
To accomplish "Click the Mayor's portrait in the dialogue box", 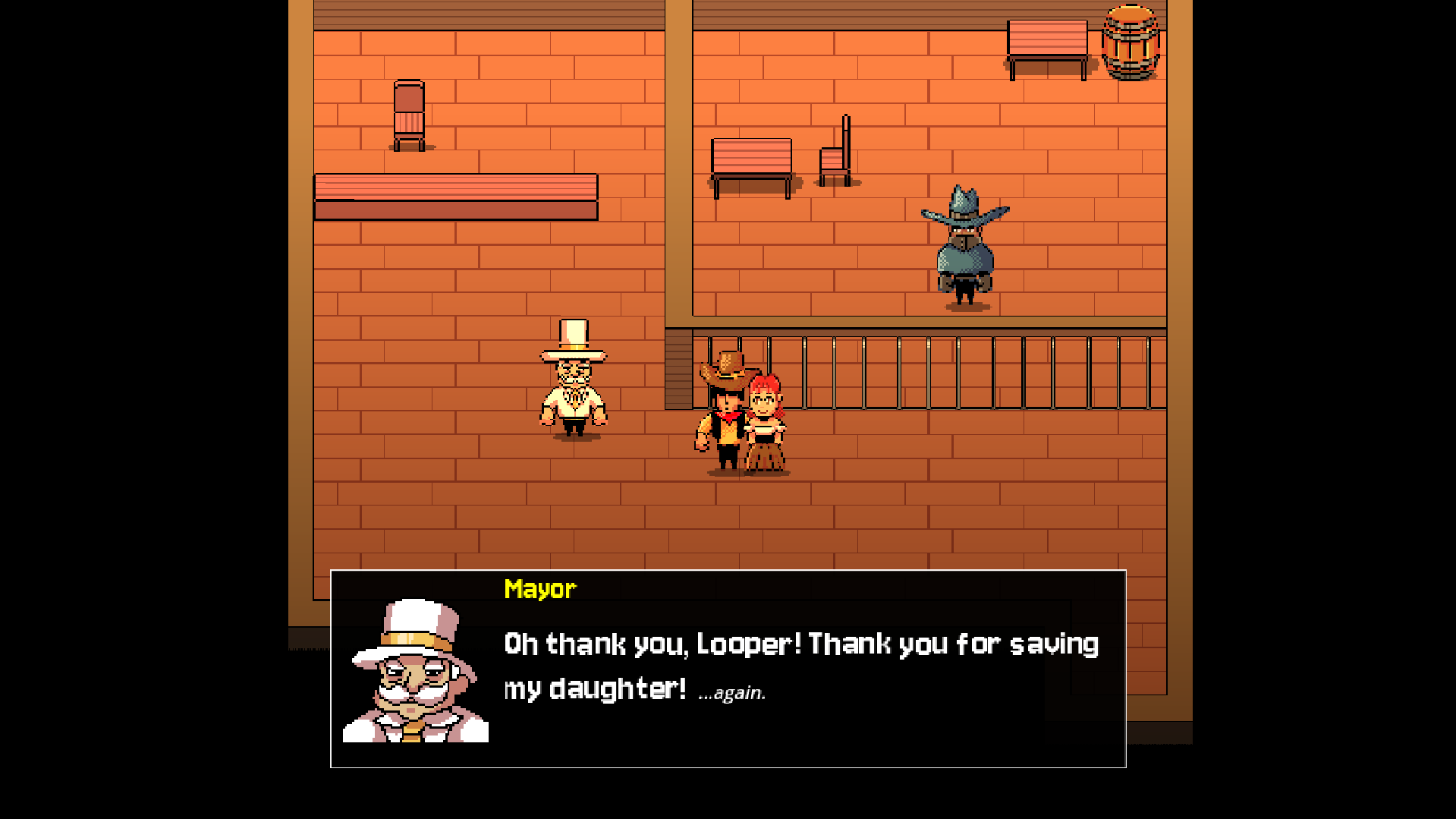I will tap(417, 676).
